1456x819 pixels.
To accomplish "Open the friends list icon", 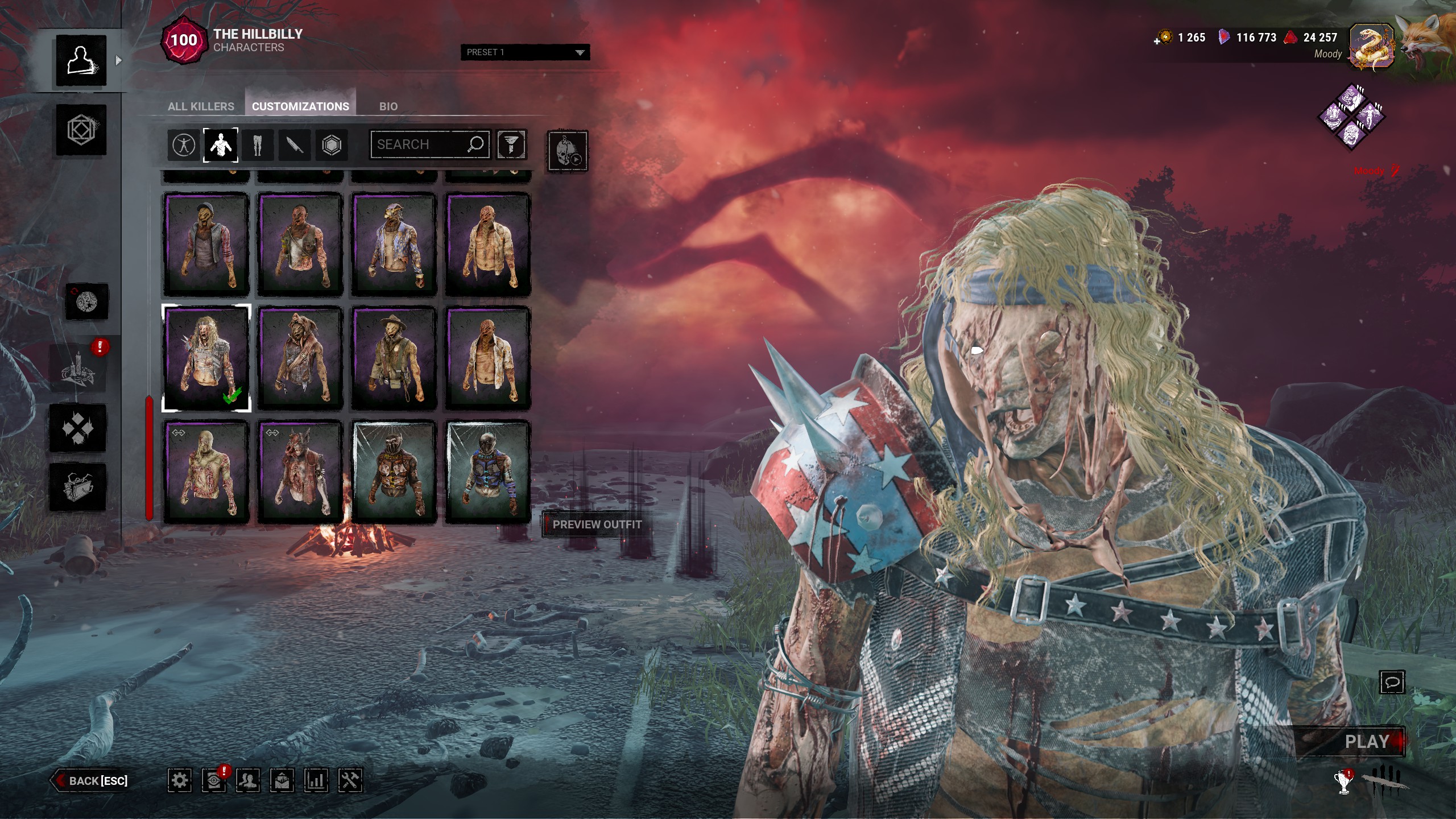I will [248, 780].
